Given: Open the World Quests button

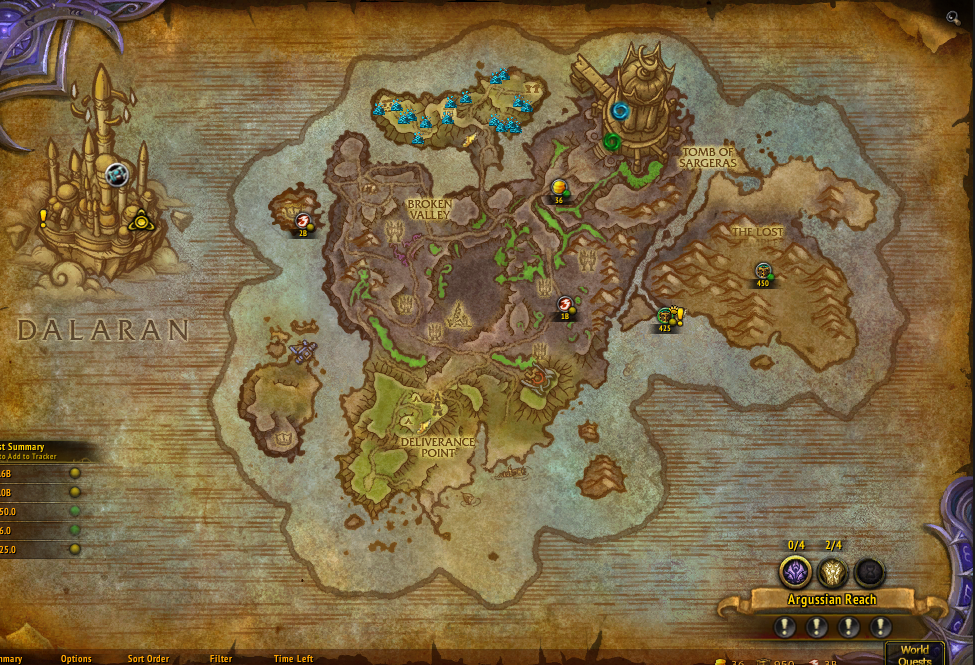Looking at the screenshot, I should (x=914, y=653).
